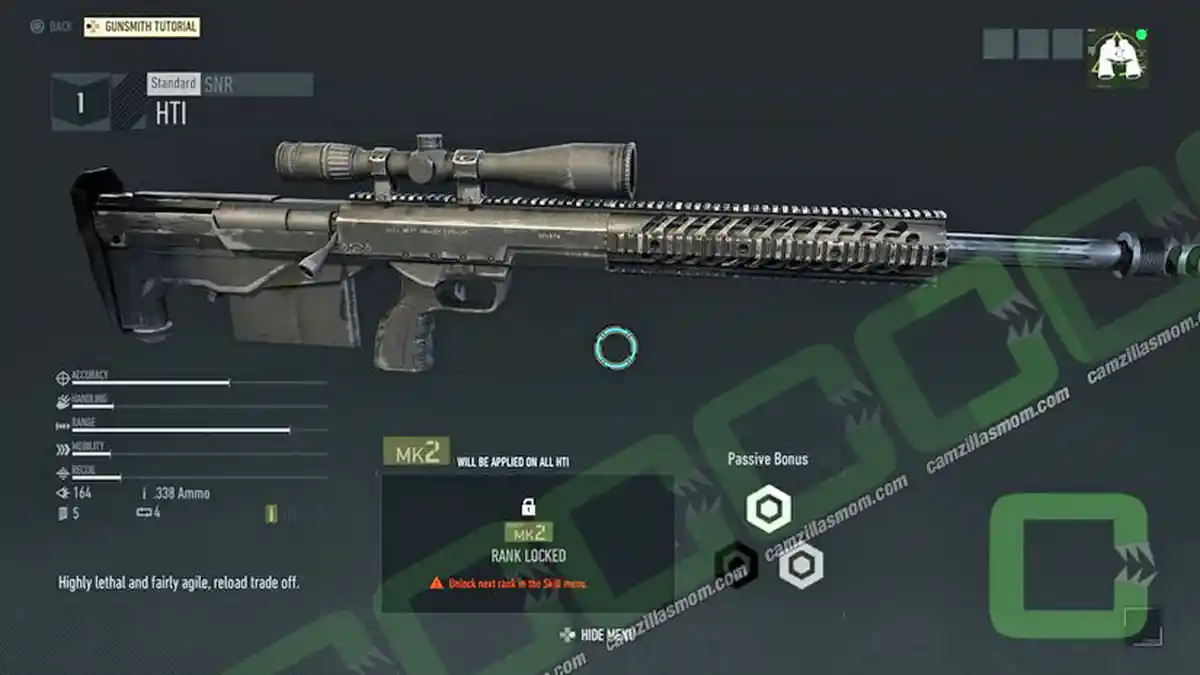The image size is (1200, 675).
Task: Open the Gunsmith Tutorial
Action: click(142, 27)
